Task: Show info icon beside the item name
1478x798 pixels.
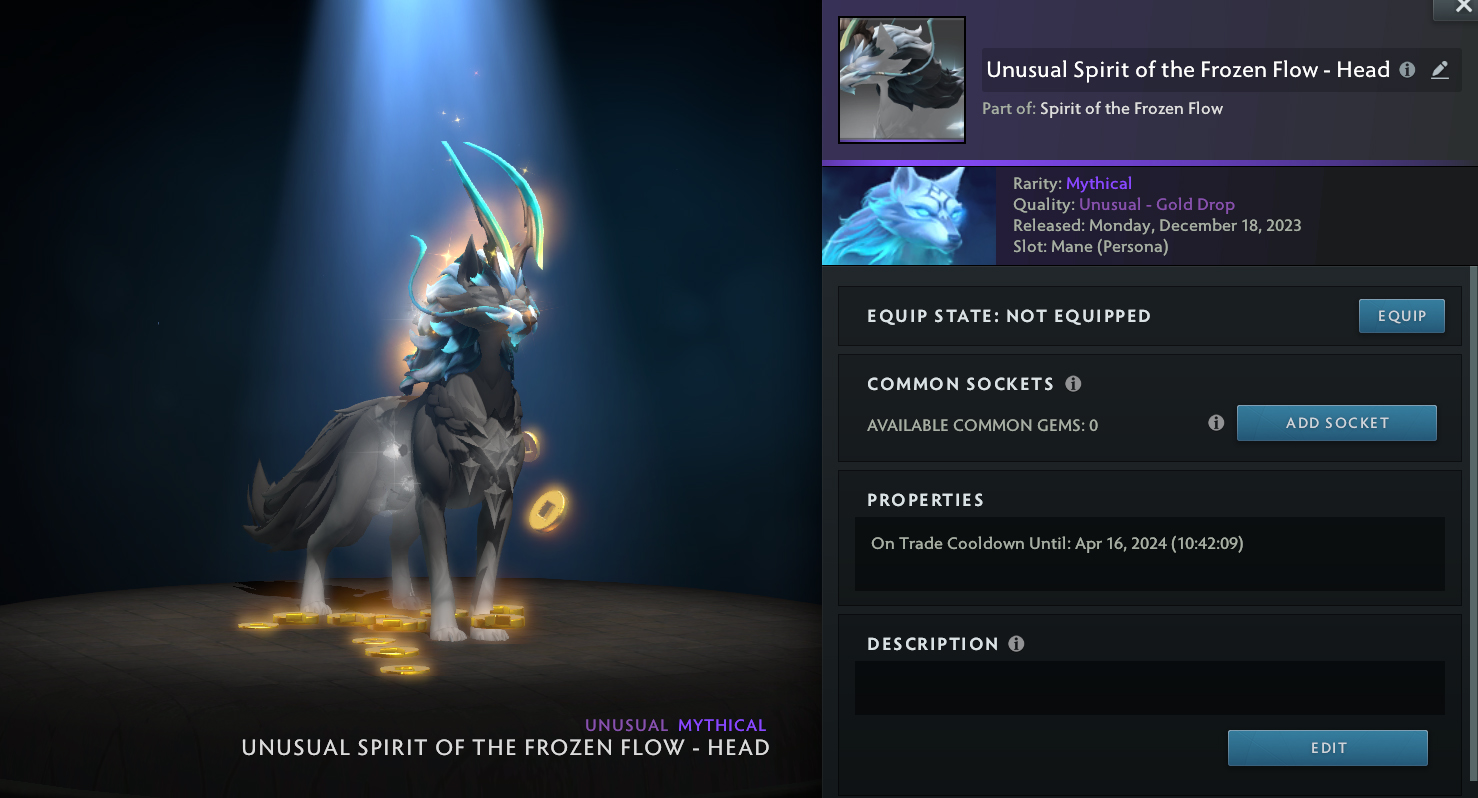Action: click(1407, 70)
